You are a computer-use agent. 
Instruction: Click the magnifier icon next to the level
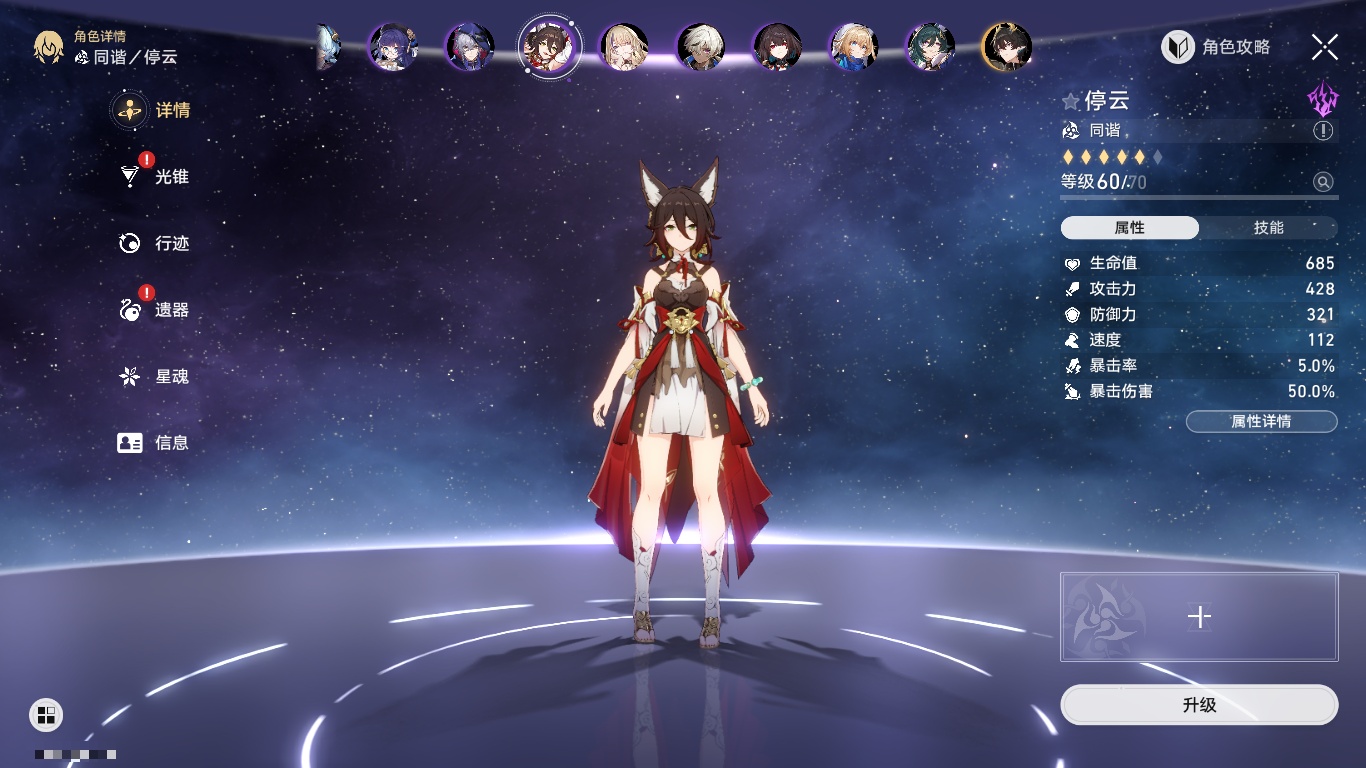click(x=1322, y=182)
